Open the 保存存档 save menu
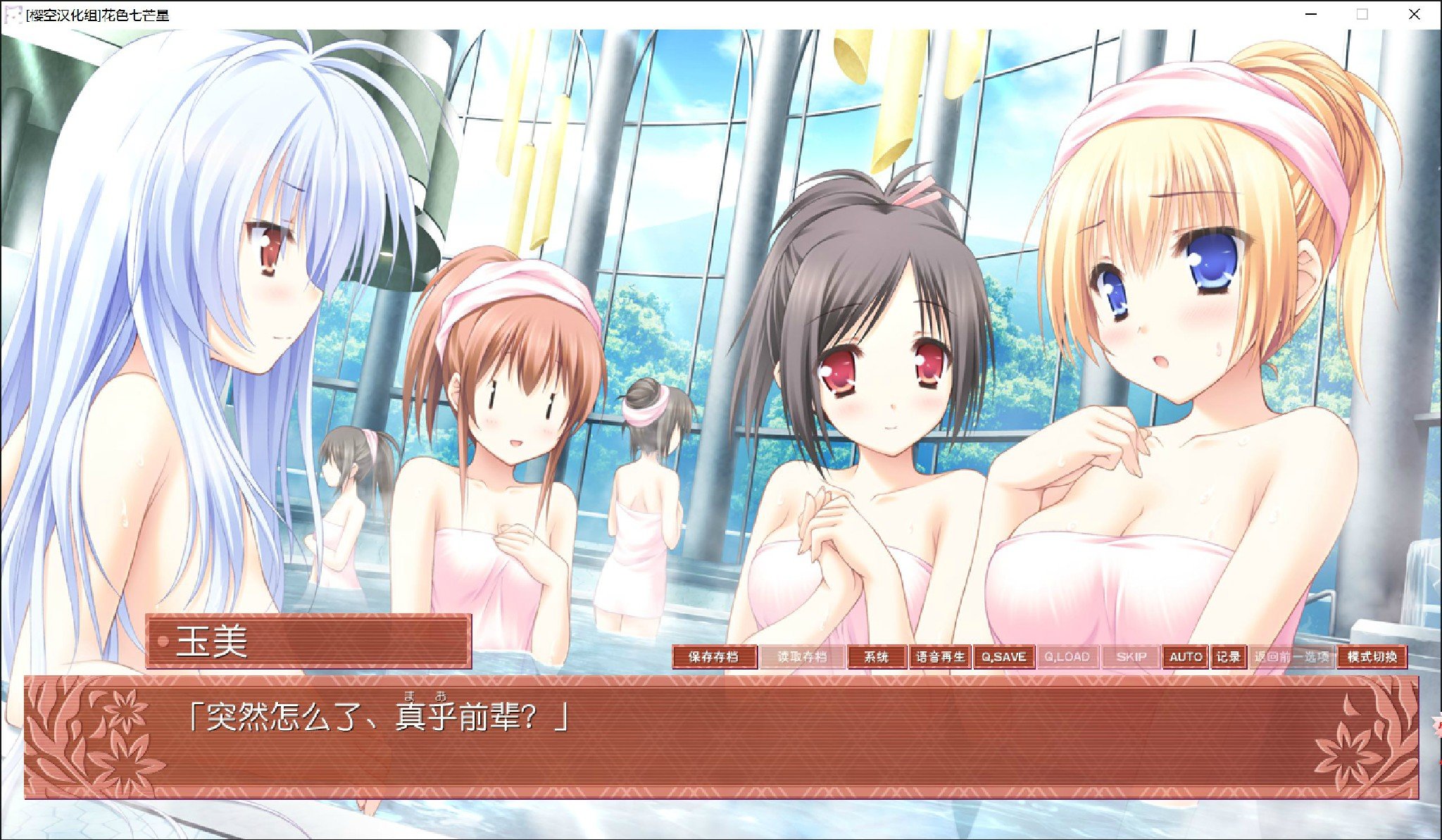The image size is (1442, 840). coord(714,657)
